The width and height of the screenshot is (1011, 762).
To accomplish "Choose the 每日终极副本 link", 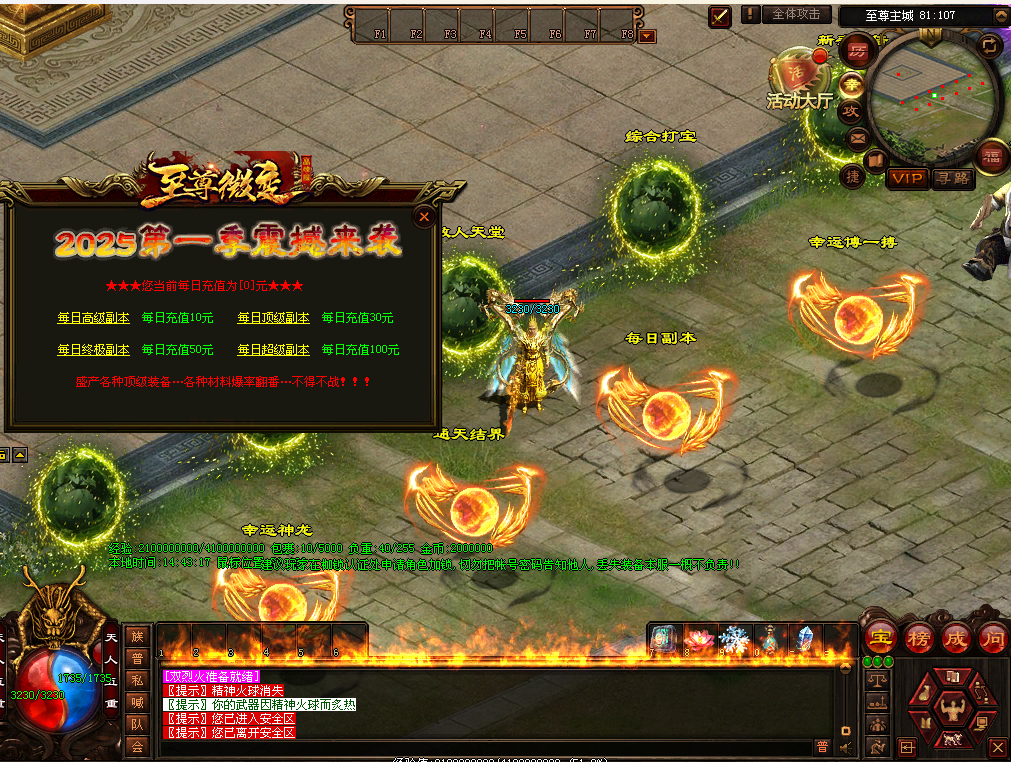I will [x=93, y=350].
